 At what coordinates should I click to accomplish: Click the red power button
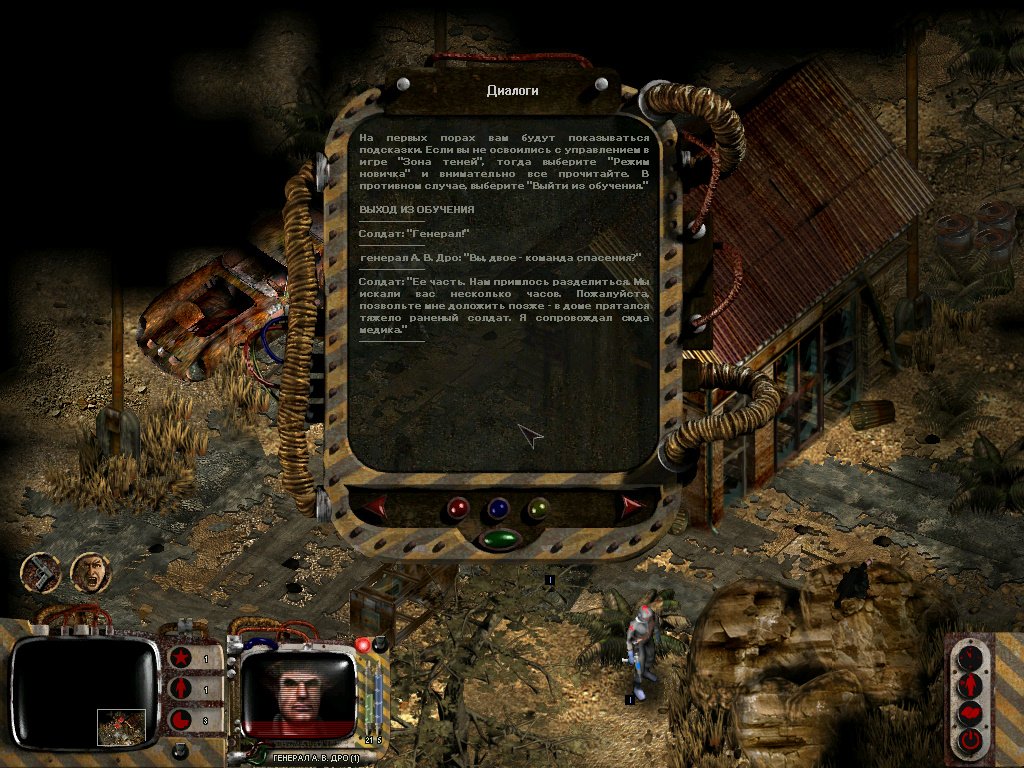pyautogui.click(x=970, y=741)
